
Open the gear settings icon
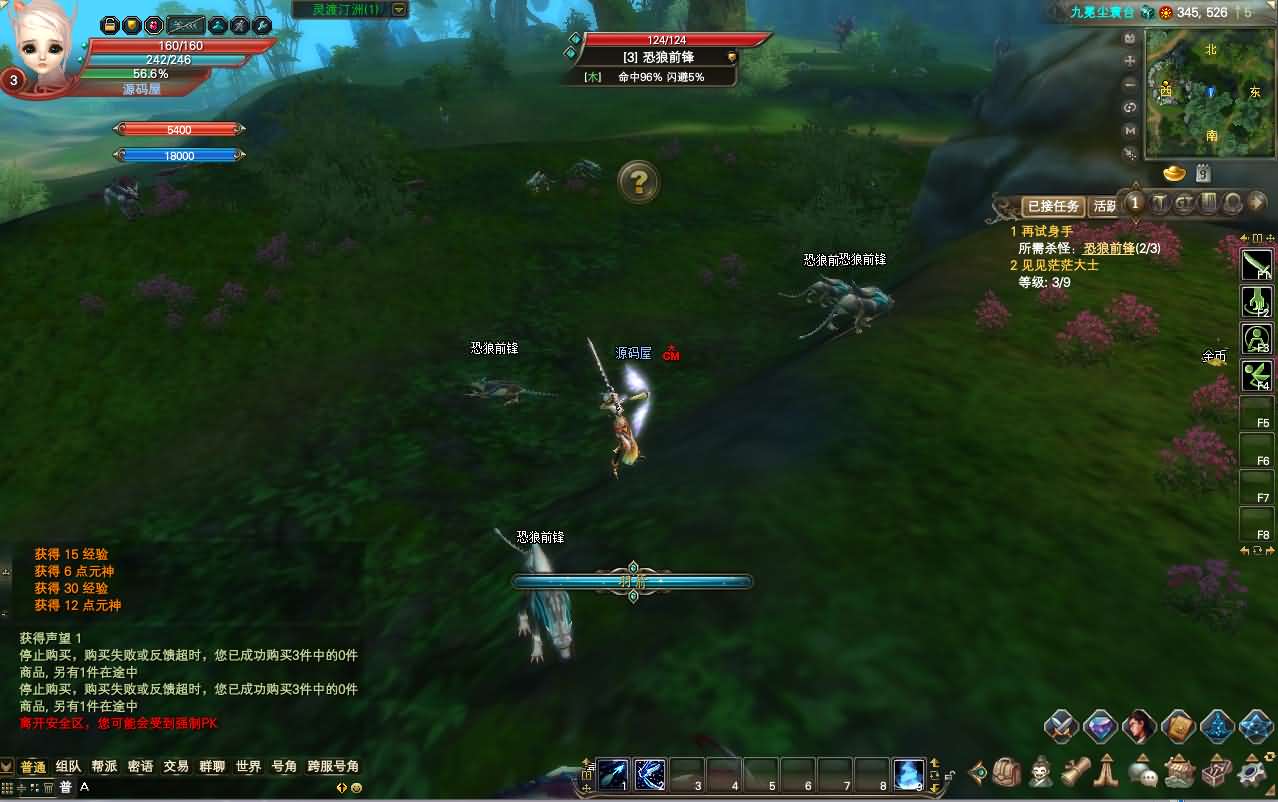[1252, 772]
